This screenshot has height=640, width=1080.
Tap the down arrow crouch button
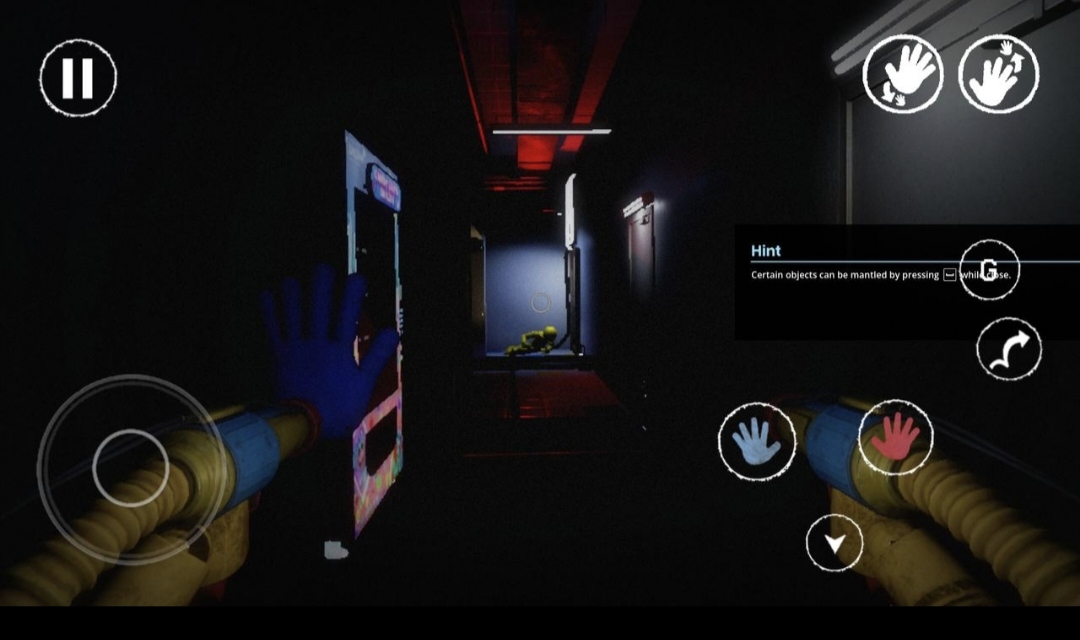[835, 543]
